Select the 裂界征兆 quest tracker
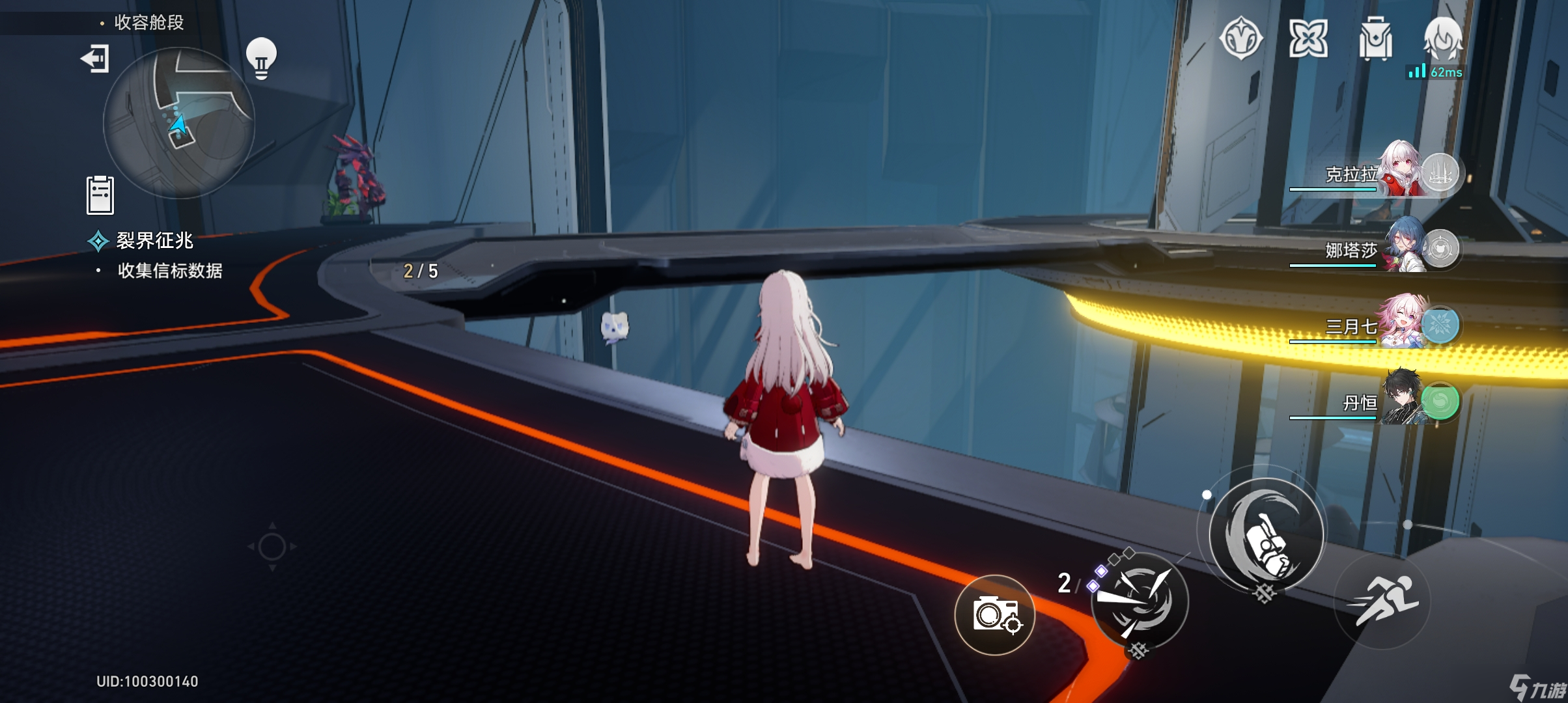1568x703 pixels. [x=154, y=241]
